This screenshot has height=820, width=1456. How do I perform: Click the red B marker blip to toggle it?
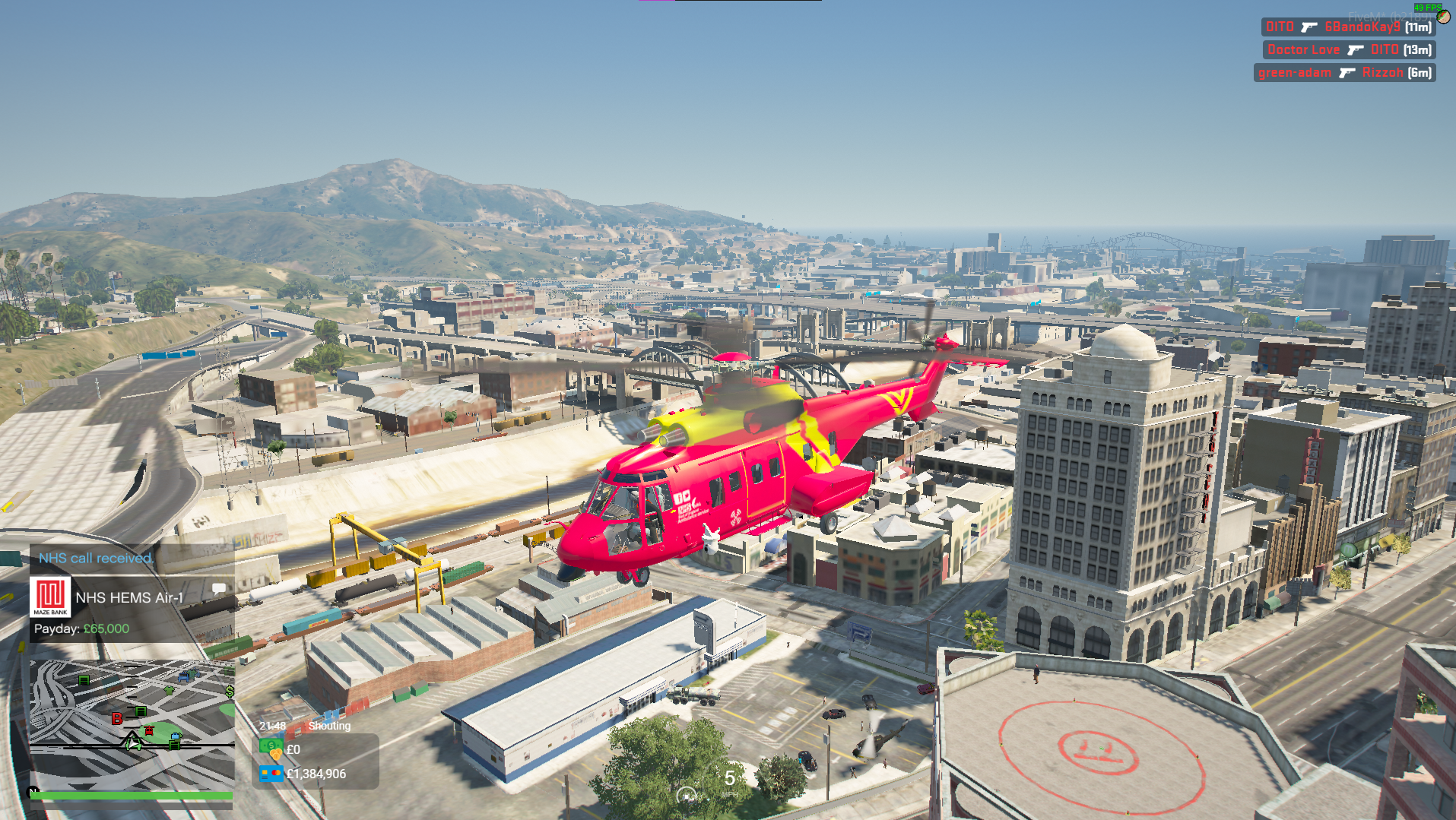[117, 718]
